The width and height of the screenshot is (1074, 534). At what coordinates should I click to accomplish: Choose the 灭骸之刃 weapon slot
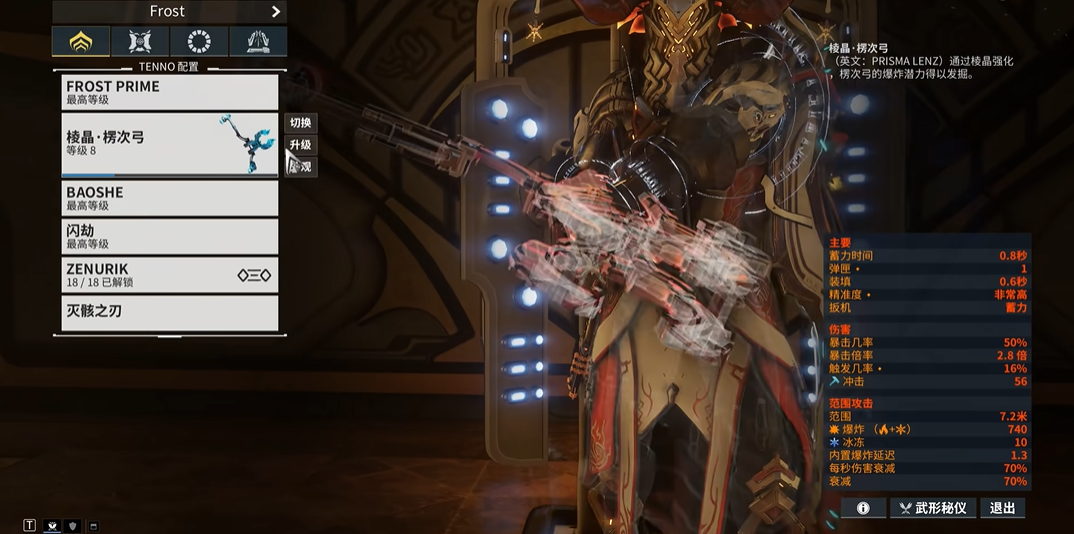point(169,313)
